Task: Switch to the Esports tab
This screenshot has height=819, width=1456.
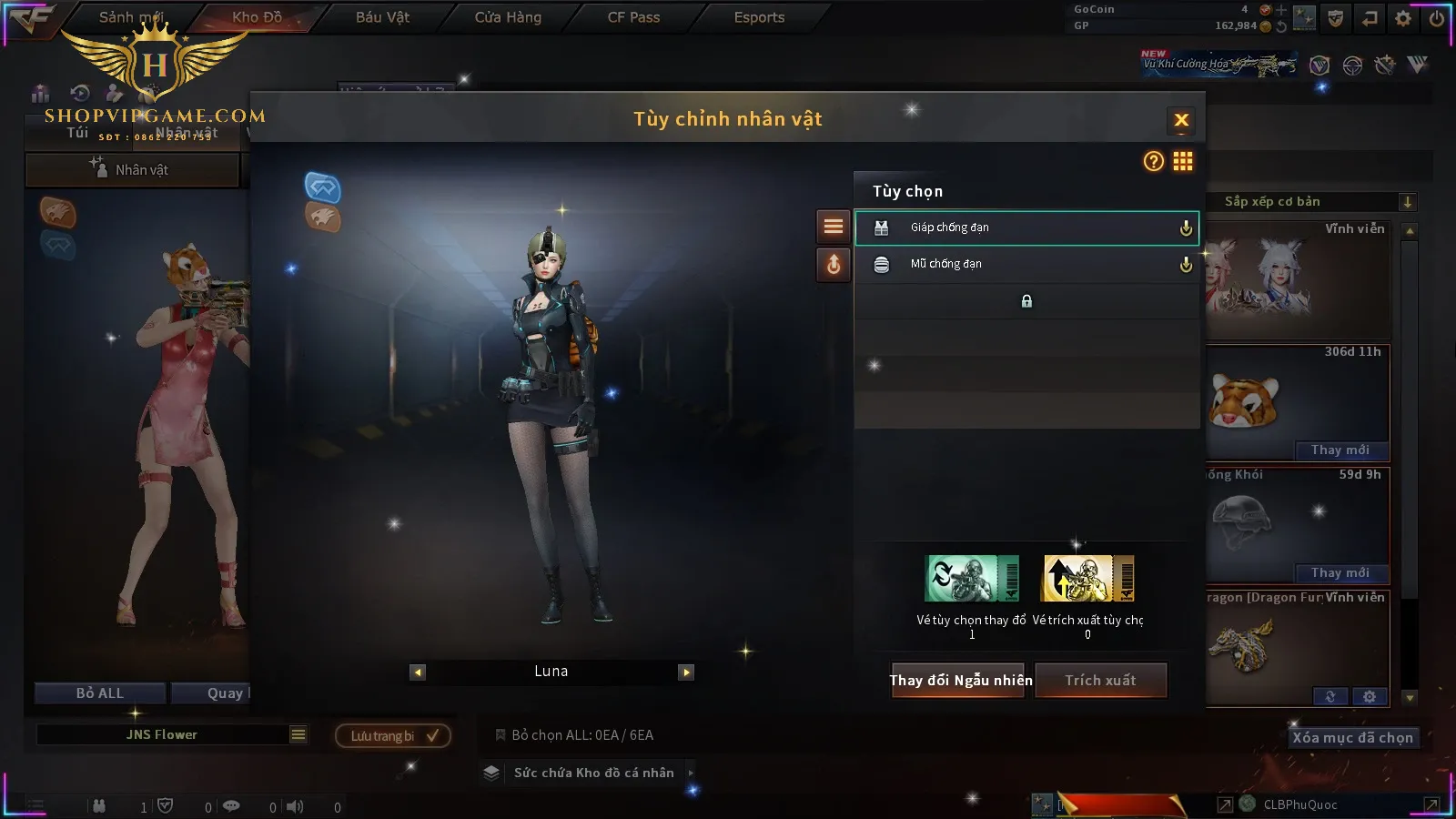Action: [759, 17]
